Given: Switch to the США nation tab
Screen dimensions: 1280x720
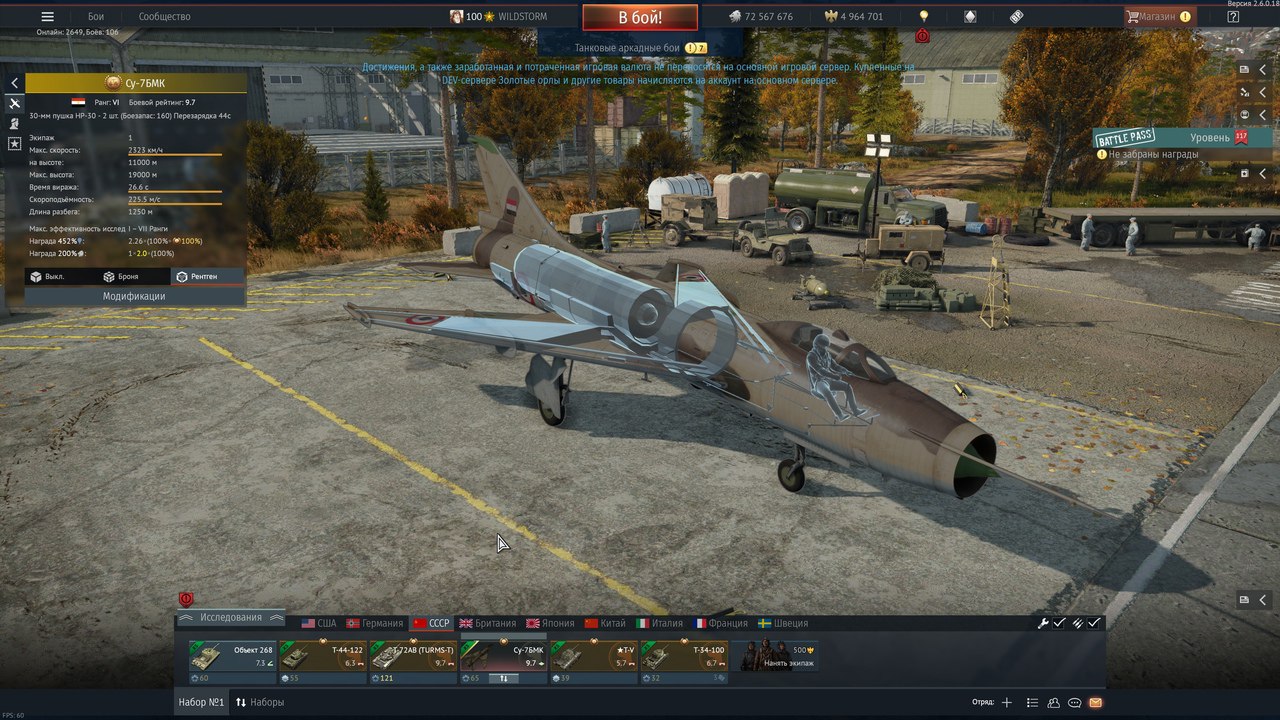Looking at the screenshot, I should click(x=319, y=623).
